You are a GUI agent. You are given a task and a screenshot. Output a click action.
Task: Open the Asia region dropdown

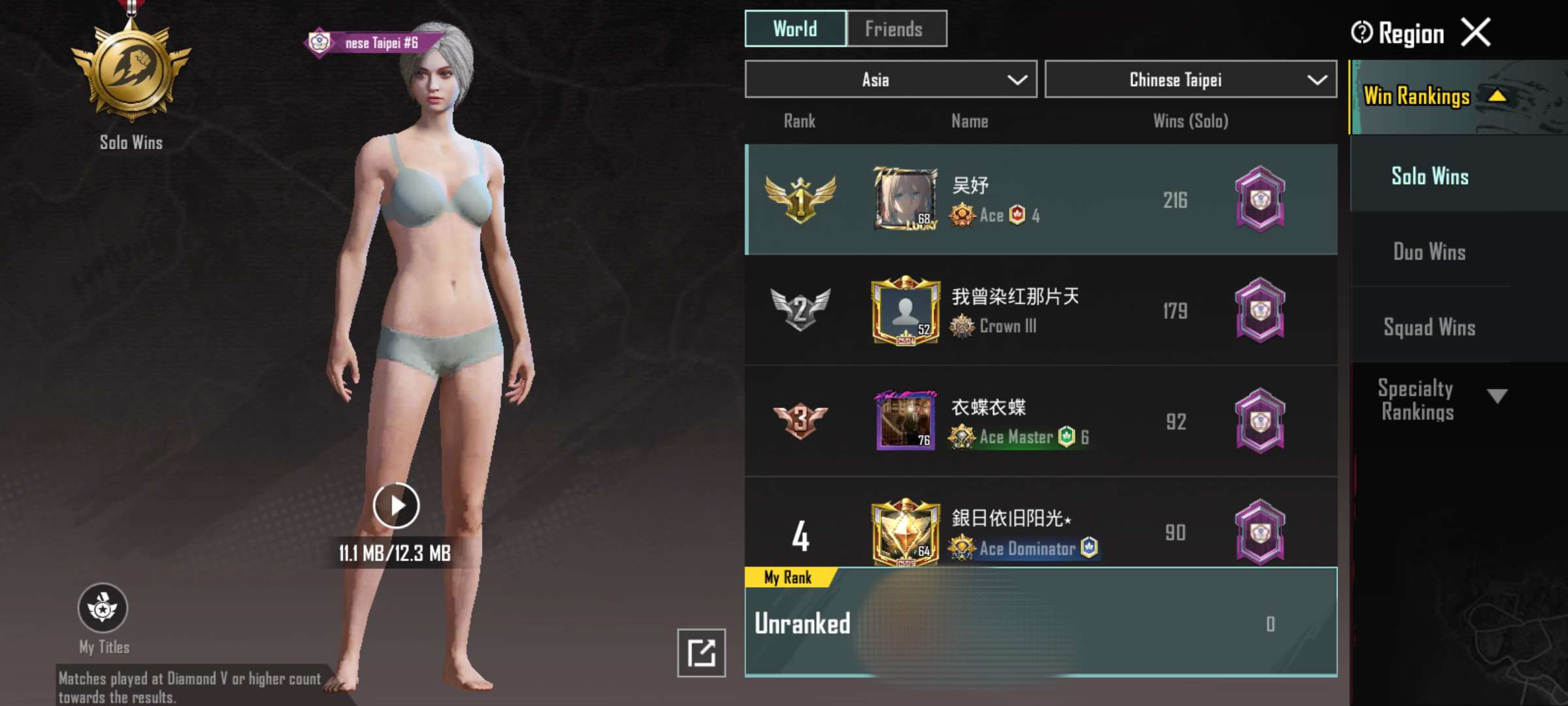pos(890,80)
